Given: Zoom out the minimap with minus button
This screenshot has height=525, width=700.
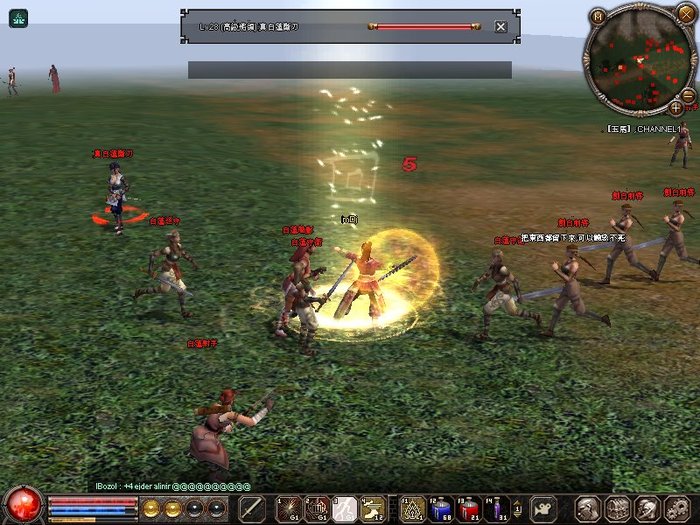Looking at the screenshot, I should tap(689, 95).
